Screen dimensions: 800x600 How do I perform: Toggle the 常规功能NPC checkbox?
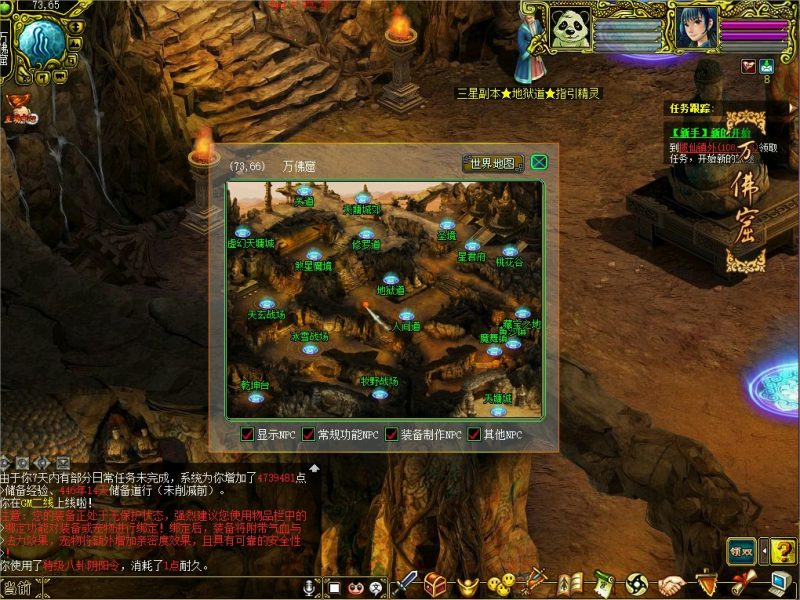click(x=309, y=435)
